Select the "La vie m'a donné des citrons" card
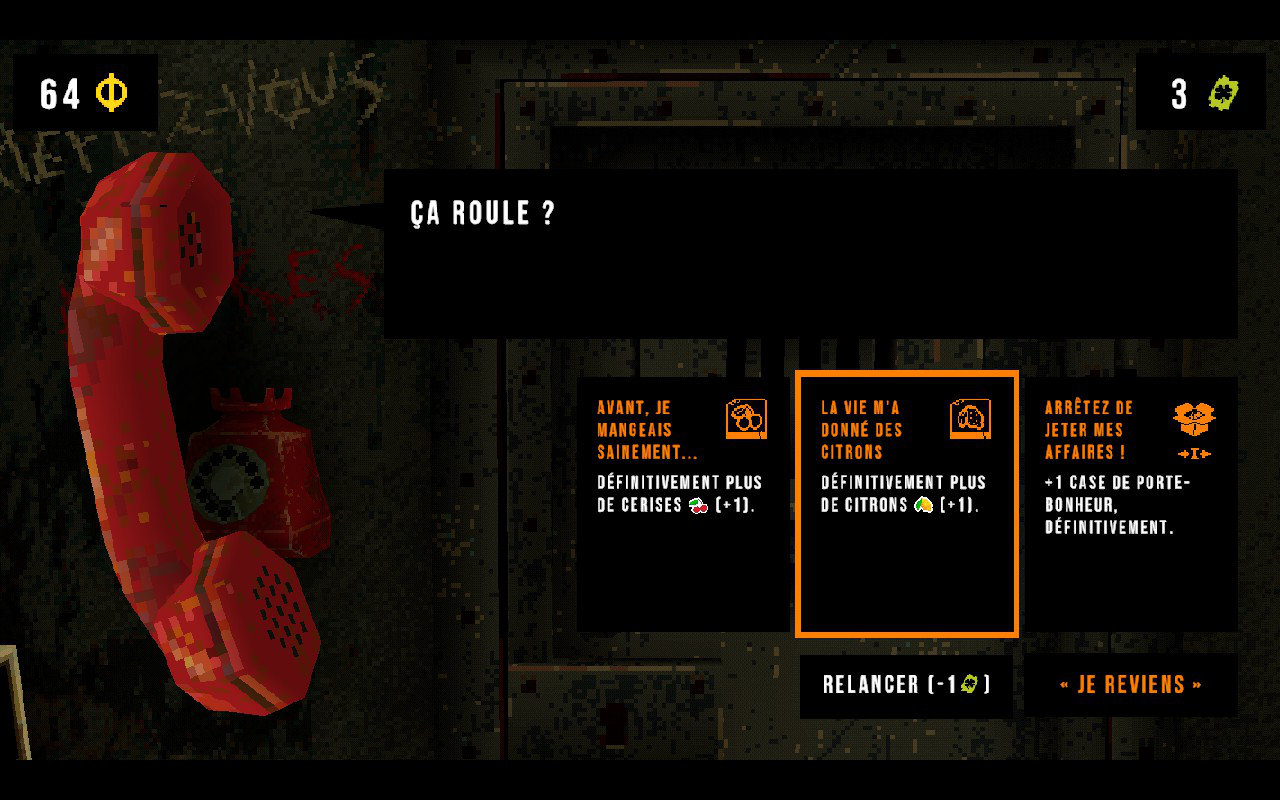1280x800 pixels. tap(906, 504)
